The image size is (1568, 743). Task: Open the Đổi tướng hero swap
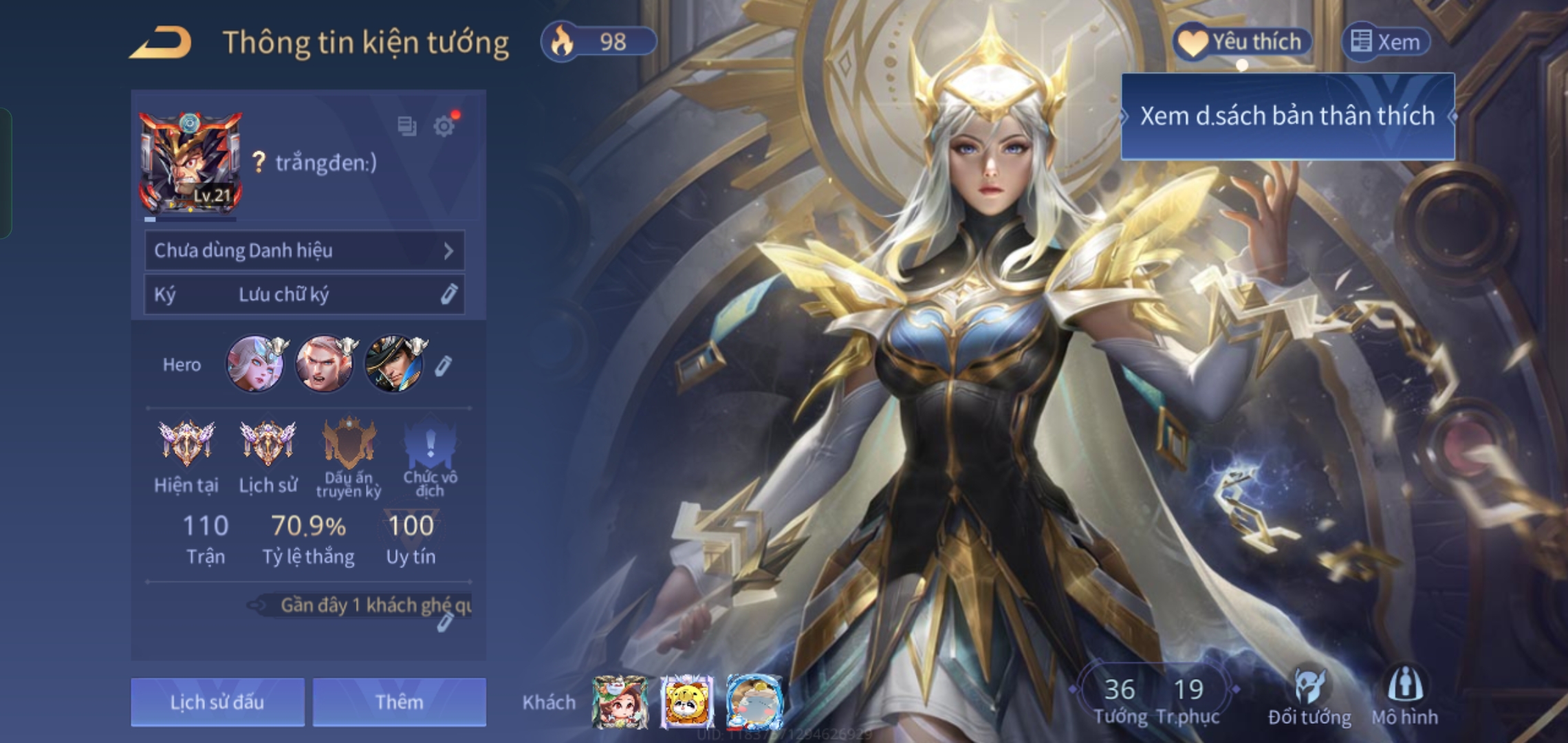(1309, 695)
